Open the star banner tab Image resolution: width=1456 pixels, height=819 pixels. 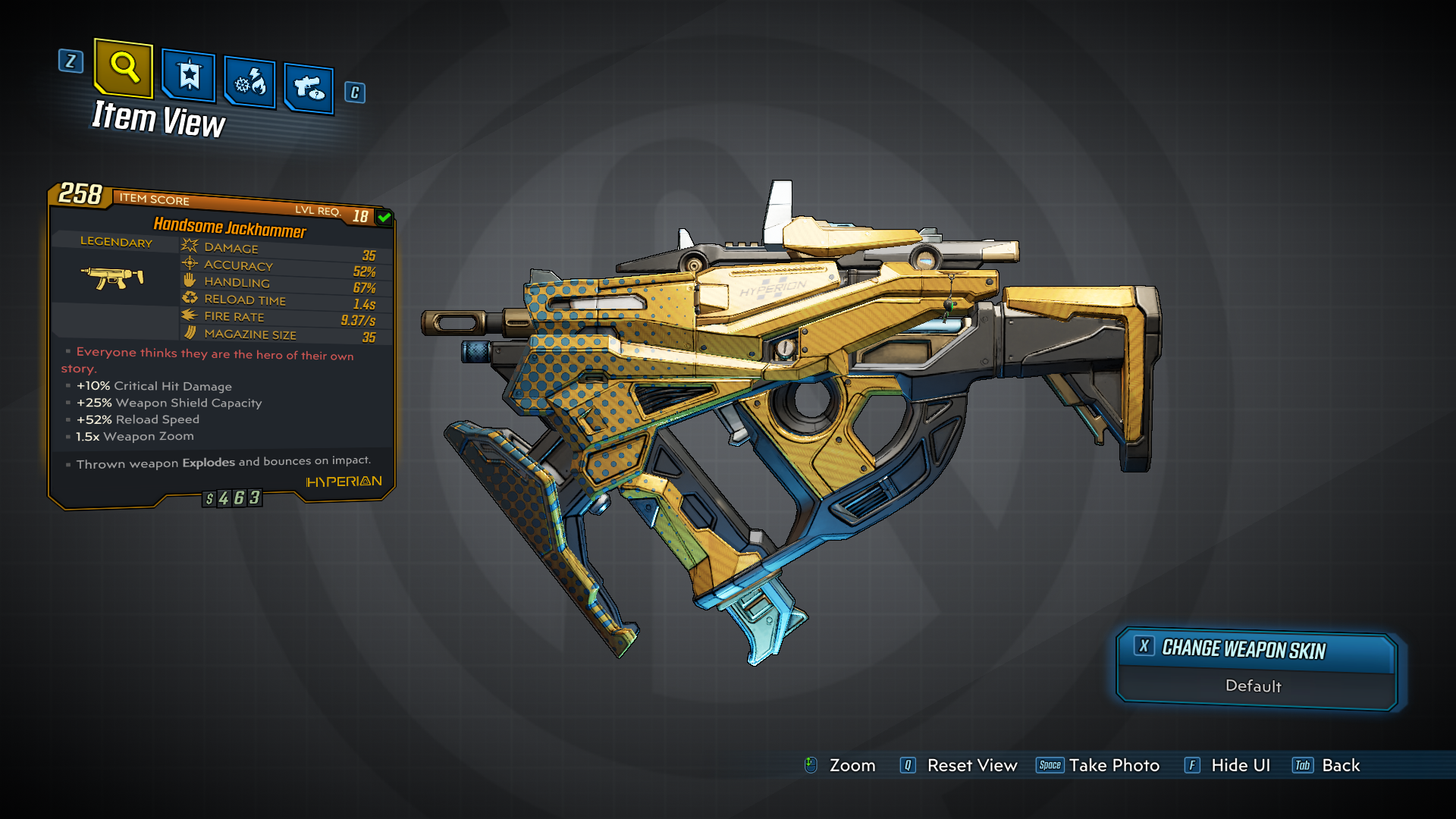tap(189, 76)
